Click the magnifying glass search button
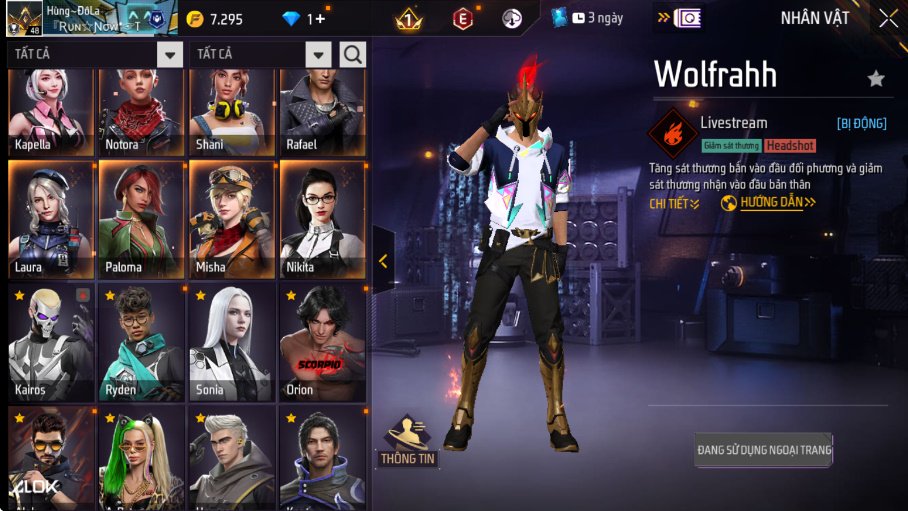 [x=353, y=54]
